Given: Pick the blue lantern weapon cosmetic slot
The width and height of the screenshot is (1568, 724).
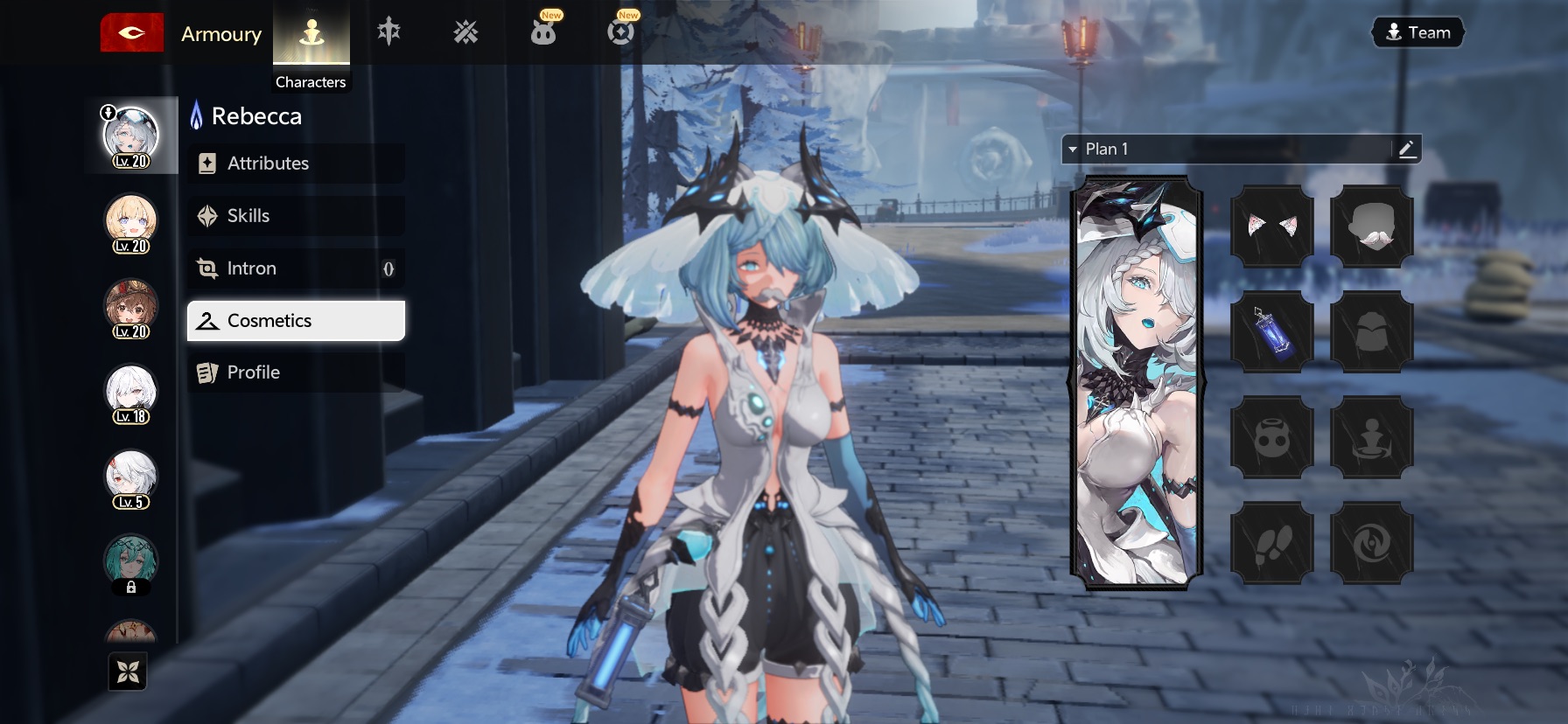Looking at the screenshot, I should pos(1271,332).
